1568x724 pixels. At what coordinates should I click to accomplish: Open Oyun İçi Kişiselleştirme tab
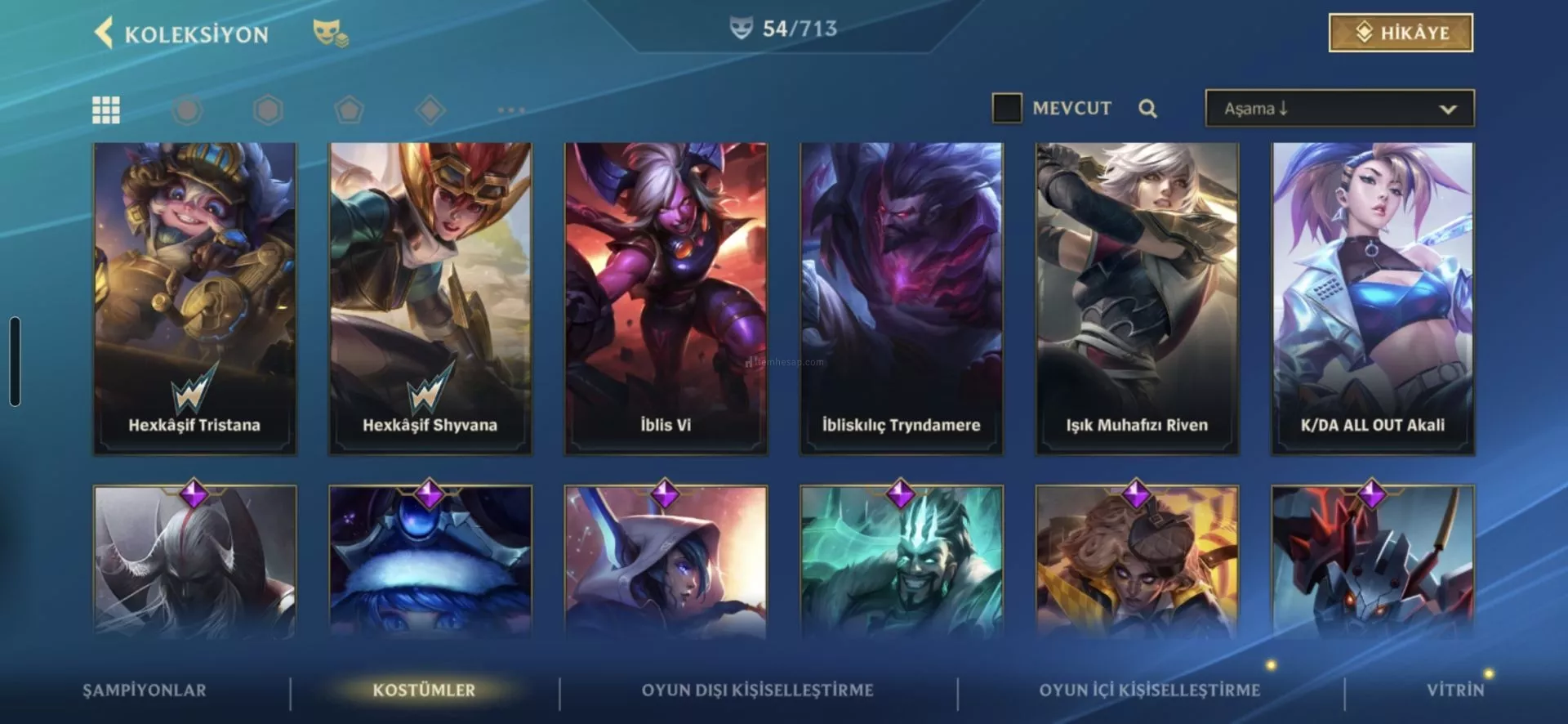(1149, 690)
